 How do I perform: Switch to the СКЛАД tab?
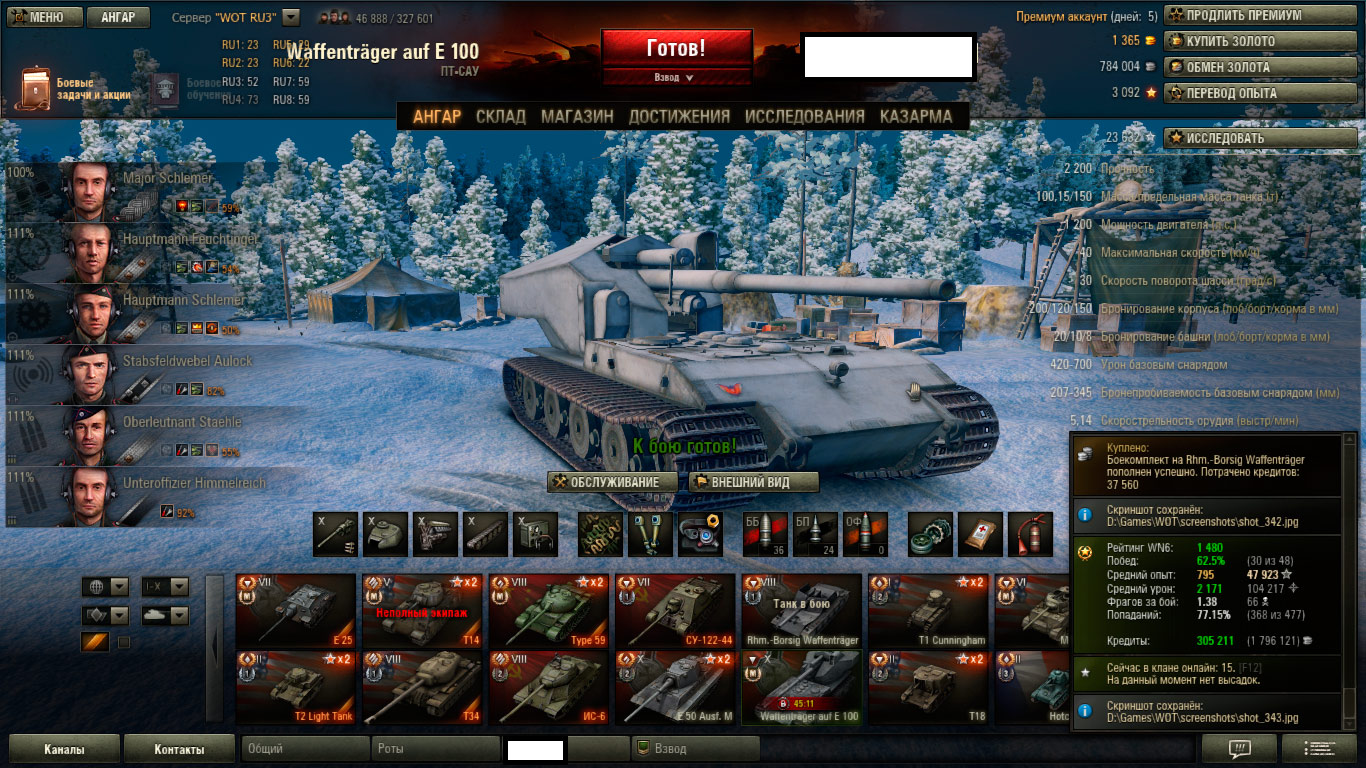coord(500,116)
